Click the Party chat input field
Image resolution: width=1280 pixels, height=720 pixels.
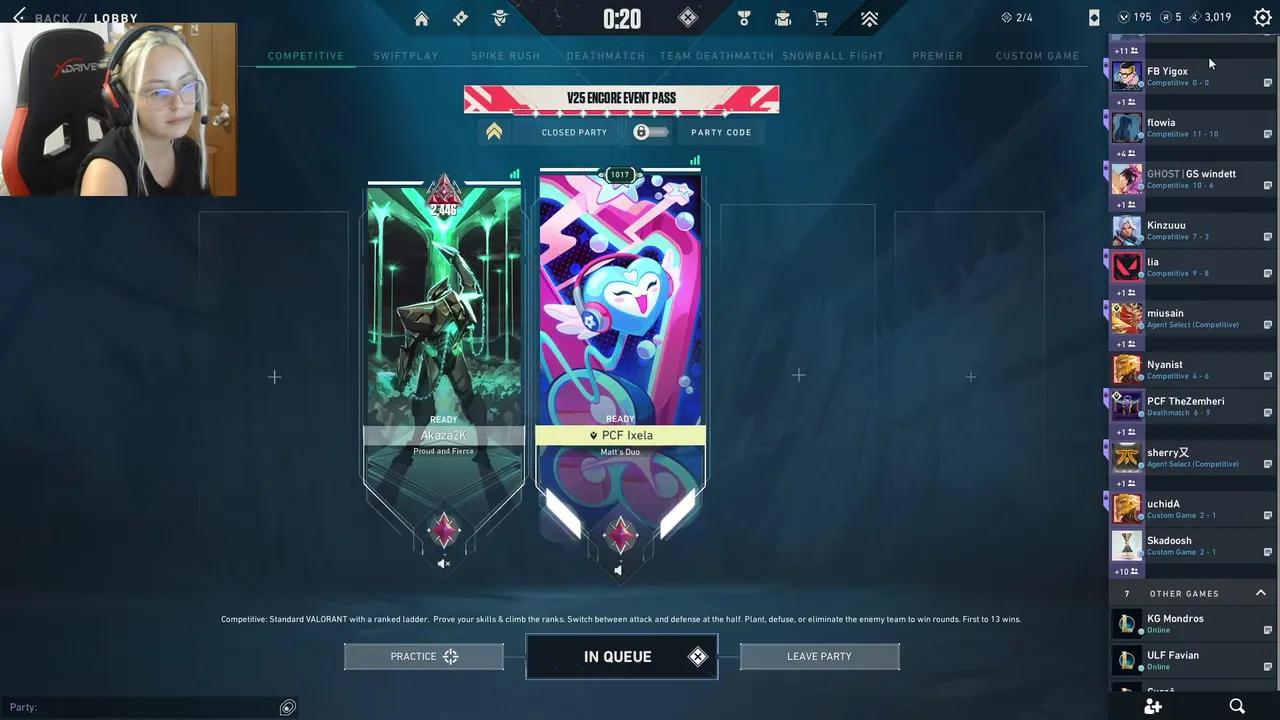(x=150, y=707)
